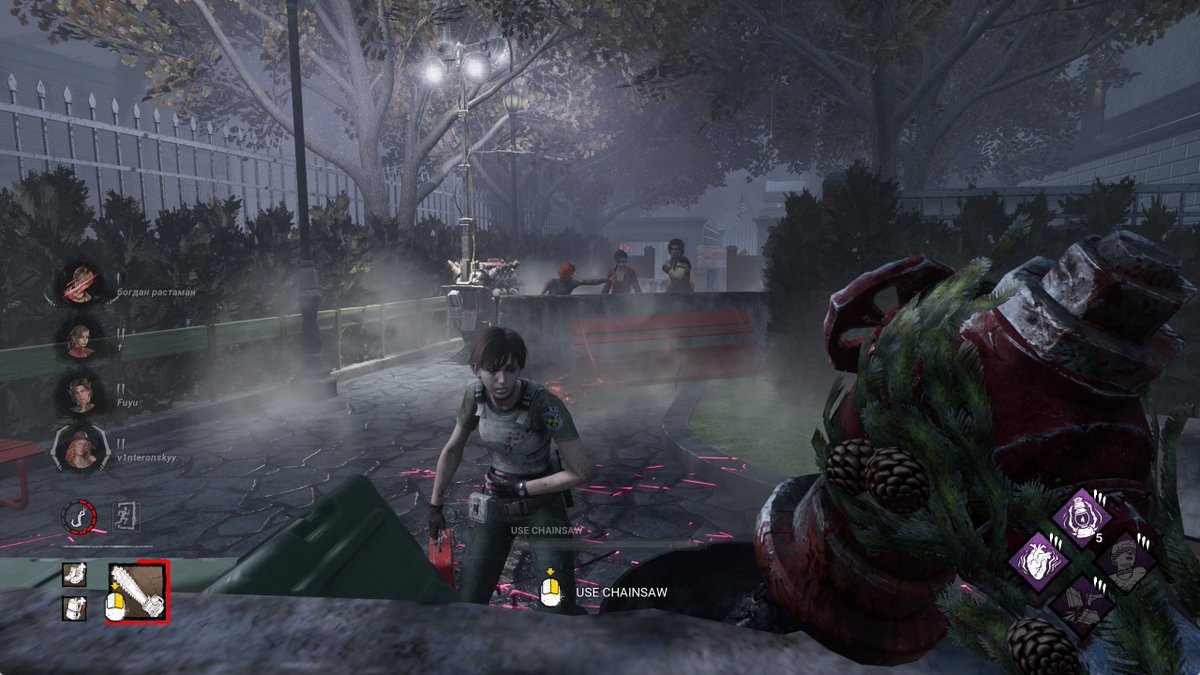Click v1nteronskyy's survivor portrait

(80, 449)
